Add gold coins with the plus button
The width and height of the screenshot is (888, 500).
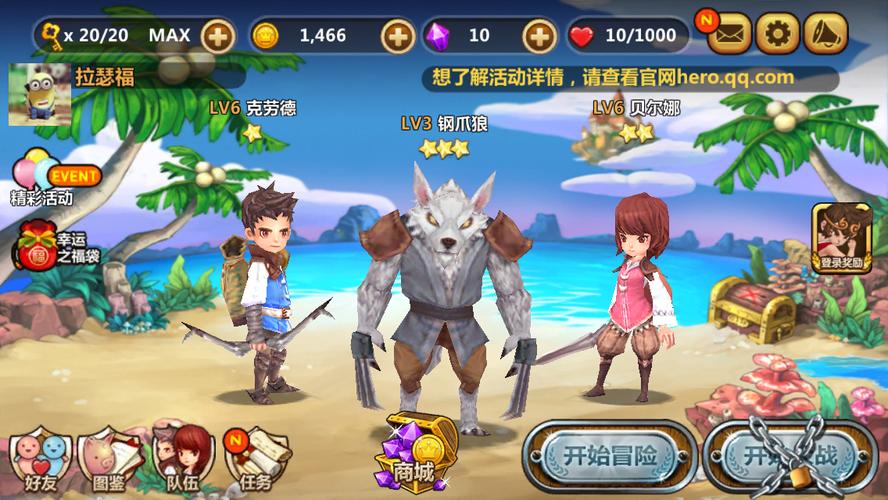pos(397,36)
